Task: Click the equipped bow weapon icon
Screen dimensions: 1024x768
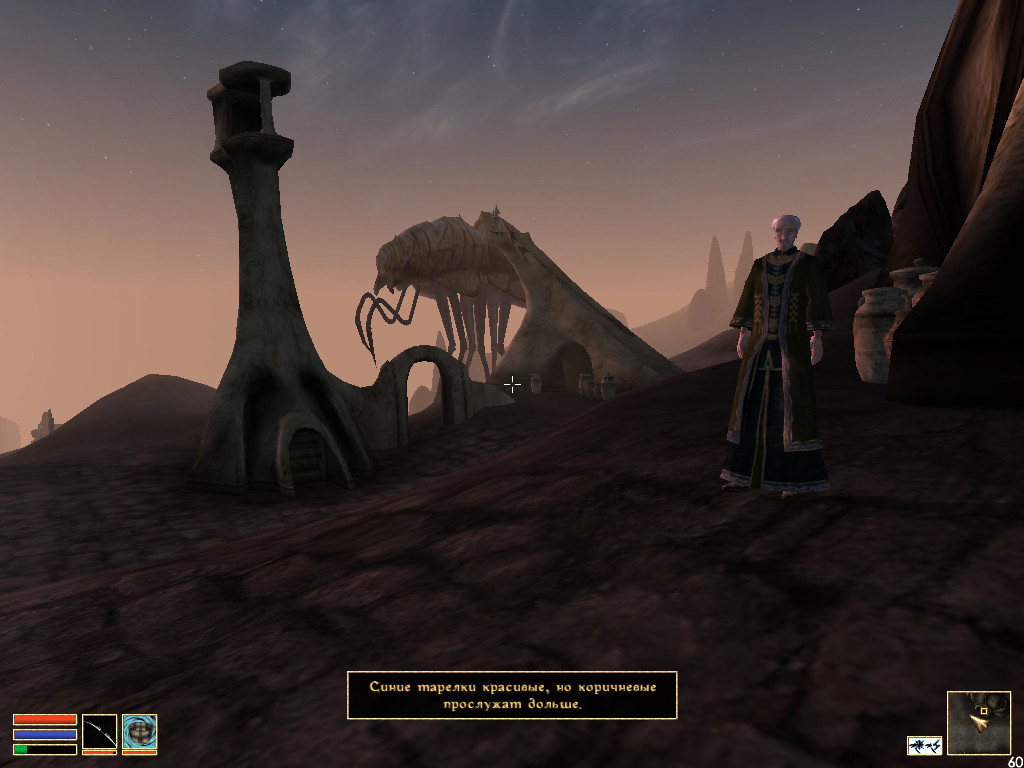Action: tap(99, 732)
